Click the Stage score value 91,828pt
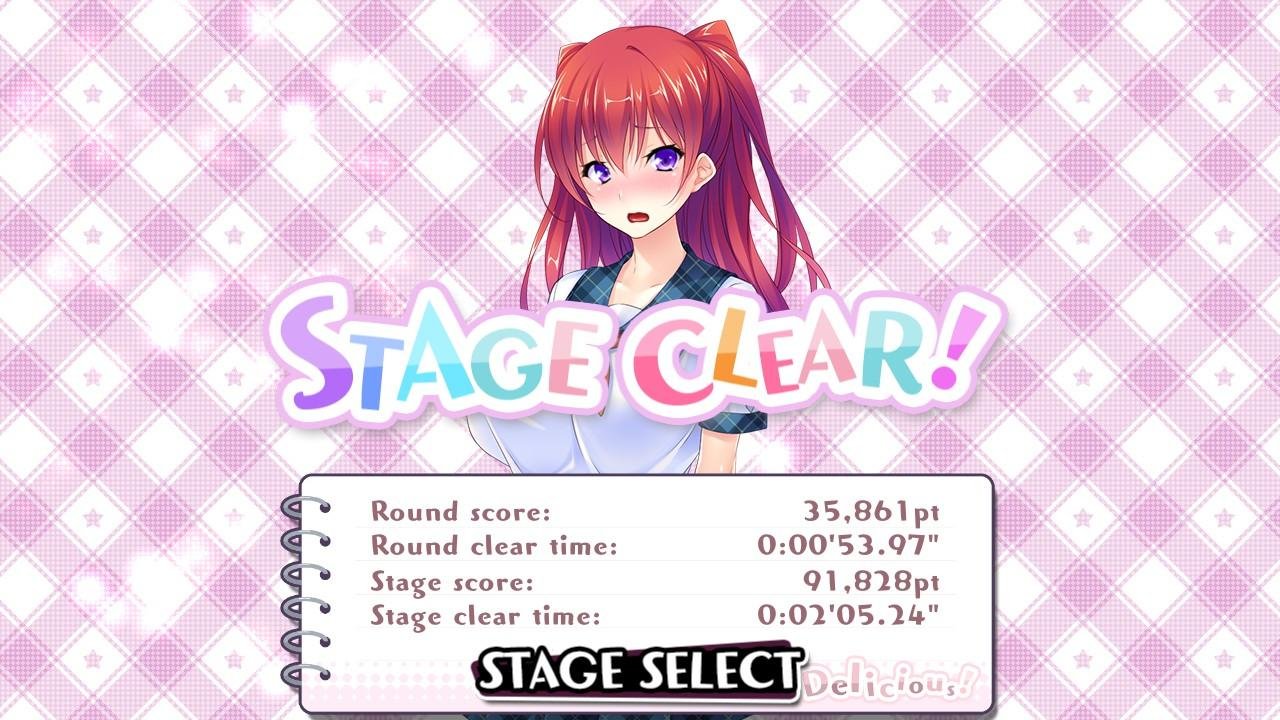 874,580
